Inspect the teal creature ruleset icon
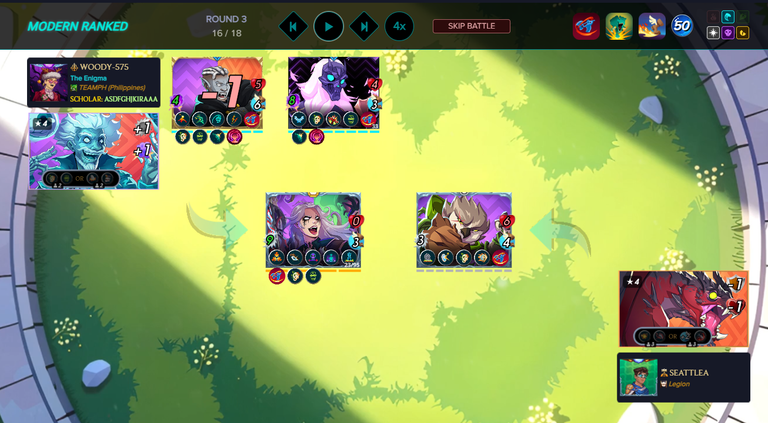Image resolution: width=768 pixels, height=423 pixels. 619,26
